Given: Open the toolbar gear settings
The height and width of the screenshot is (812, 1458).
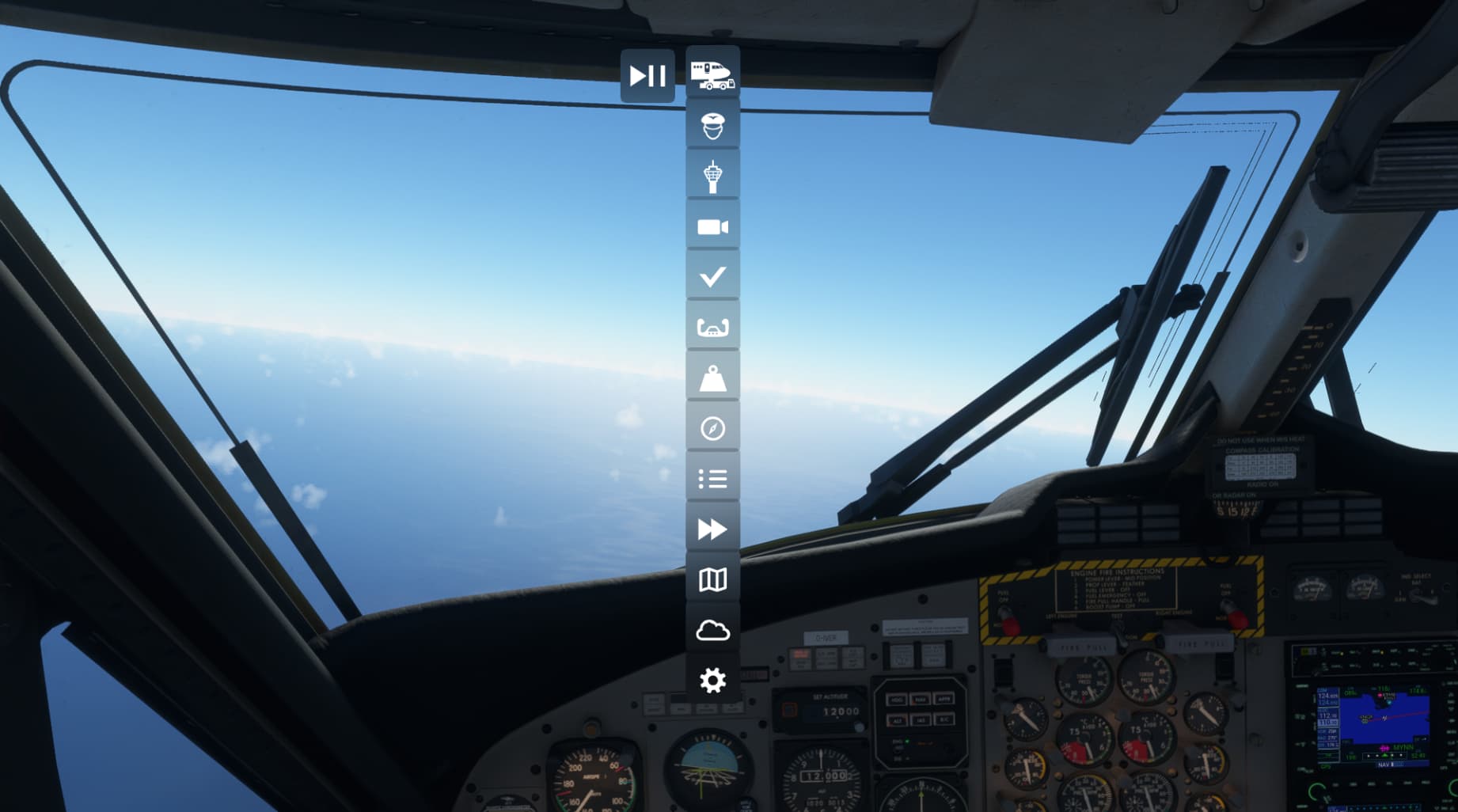Looking at the screenshot, I should [x=712, y=681].
